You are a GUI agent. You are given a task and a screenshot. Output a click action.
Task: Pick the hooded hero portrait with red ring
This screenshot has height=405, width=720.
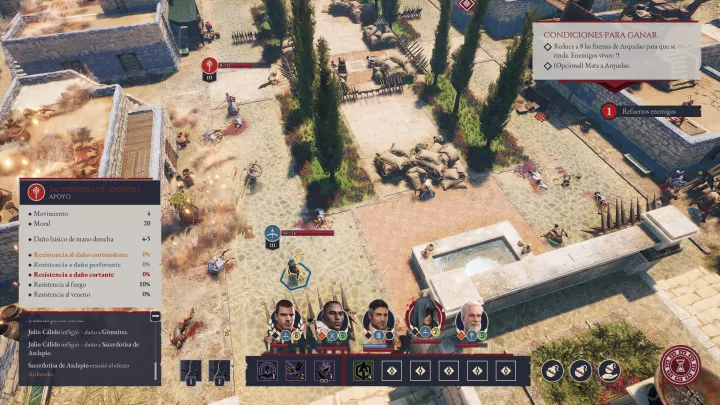coord(425,316)
